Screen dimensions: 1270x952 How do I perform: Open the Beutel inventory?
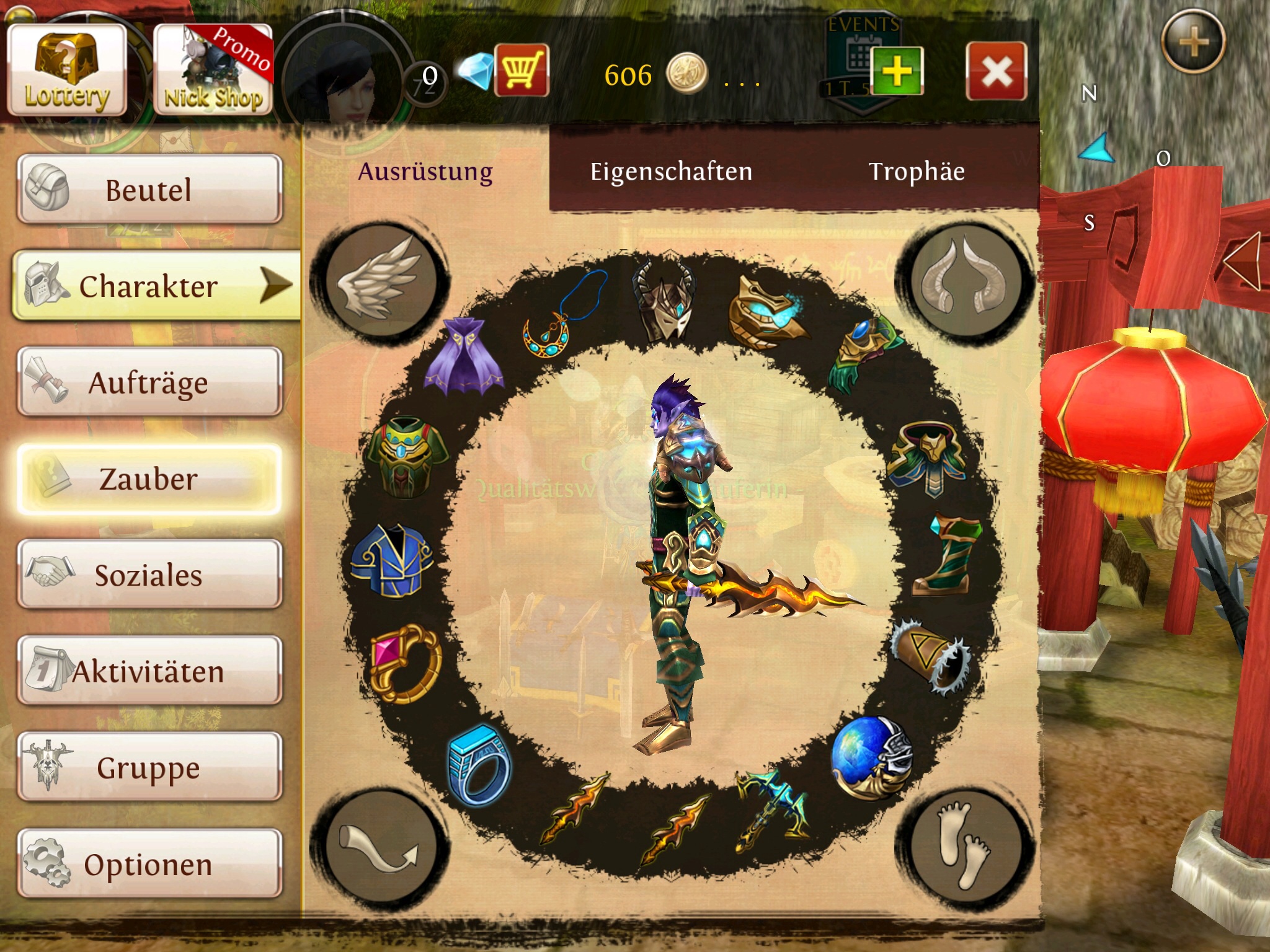point(149,189)
